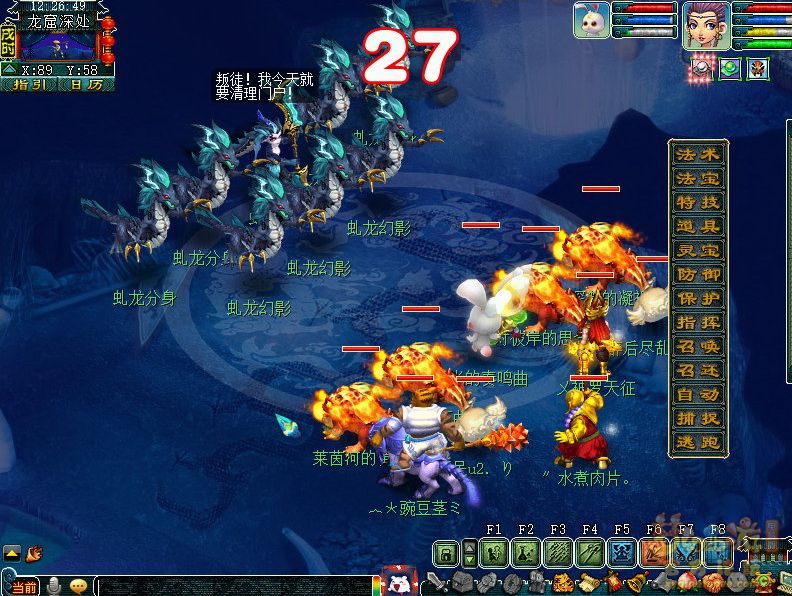The image size is (792, 596).
Task: Choose the 防御 (Defend) command
Action: [x=698, y=274]
